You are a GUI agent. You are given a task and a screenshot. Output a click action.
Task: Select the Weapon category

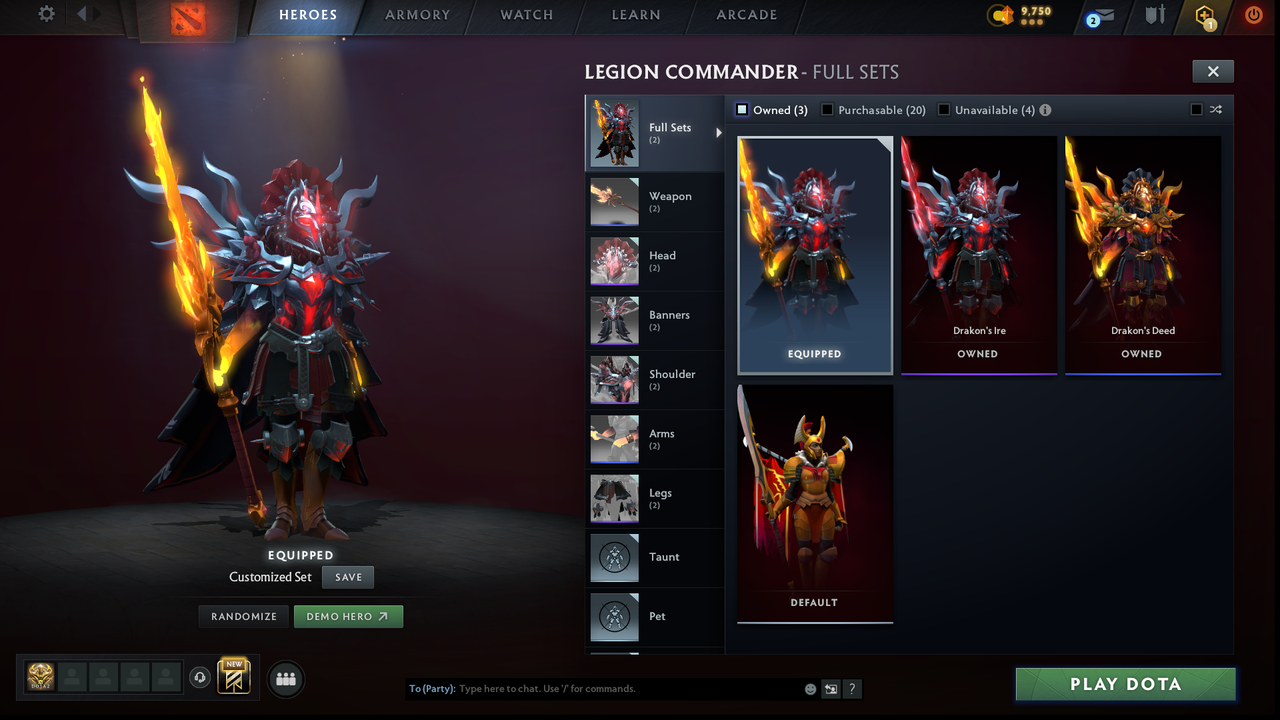click(x=655, y=201)
